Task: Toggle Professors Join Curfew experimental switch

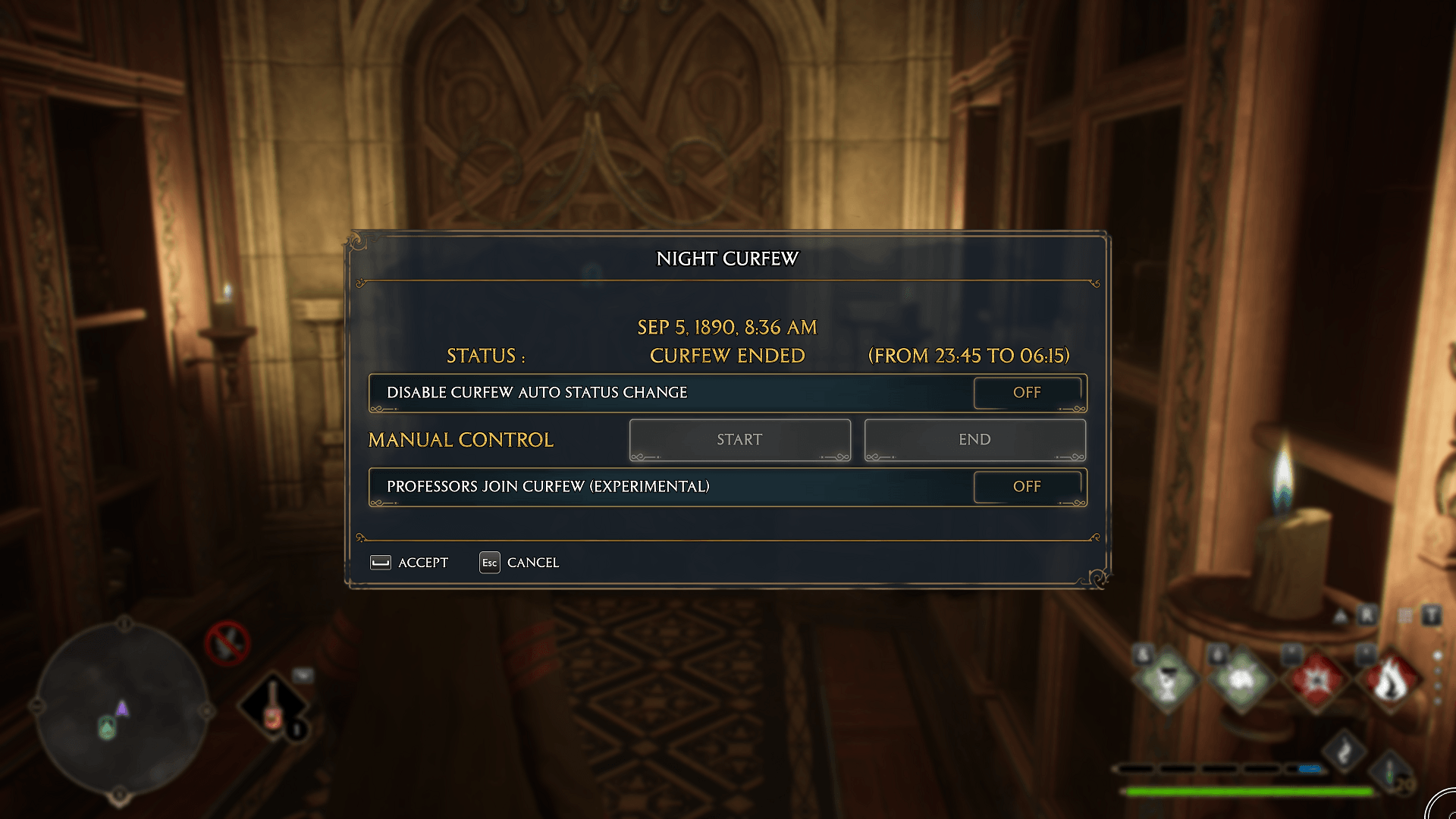Action: pos(1028,488)
